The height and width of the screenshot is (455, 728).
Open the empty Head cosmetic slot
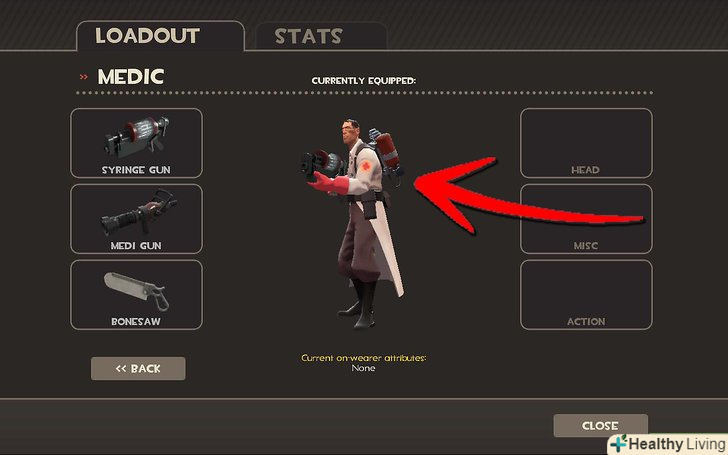[586, 143]
